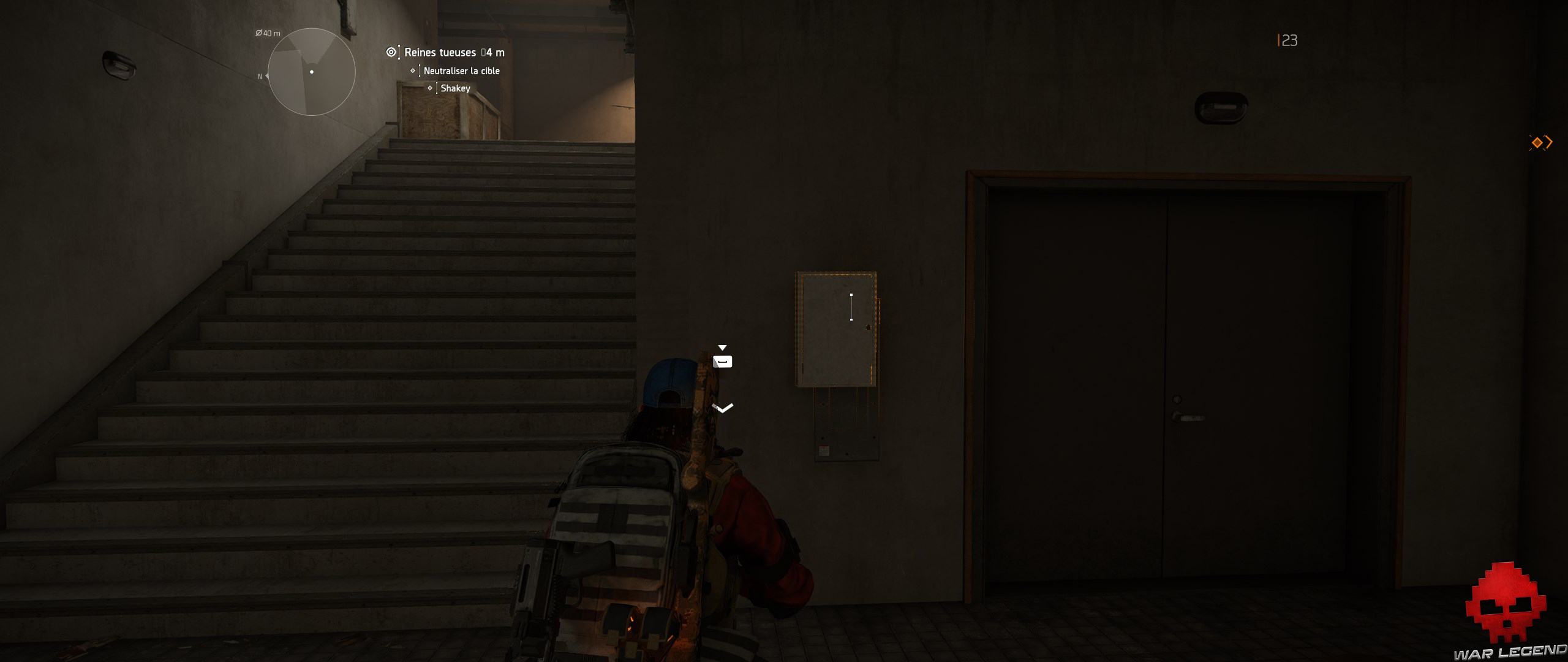Click the interaction prompt icon above the agent

pyautogui.click(x=723, y=362)
